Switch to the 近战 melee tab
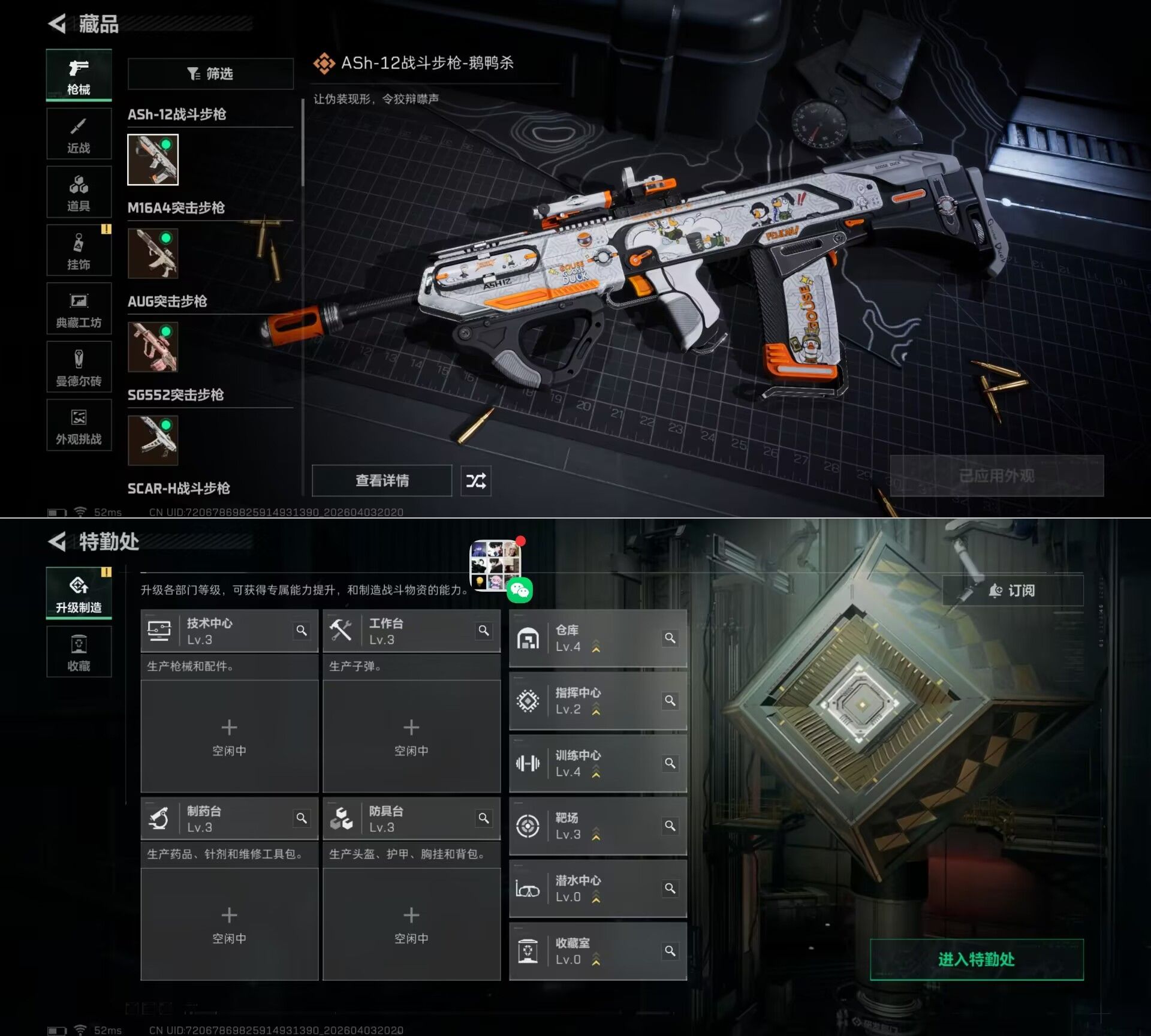 pyautogui.click(x=79, y=134)
